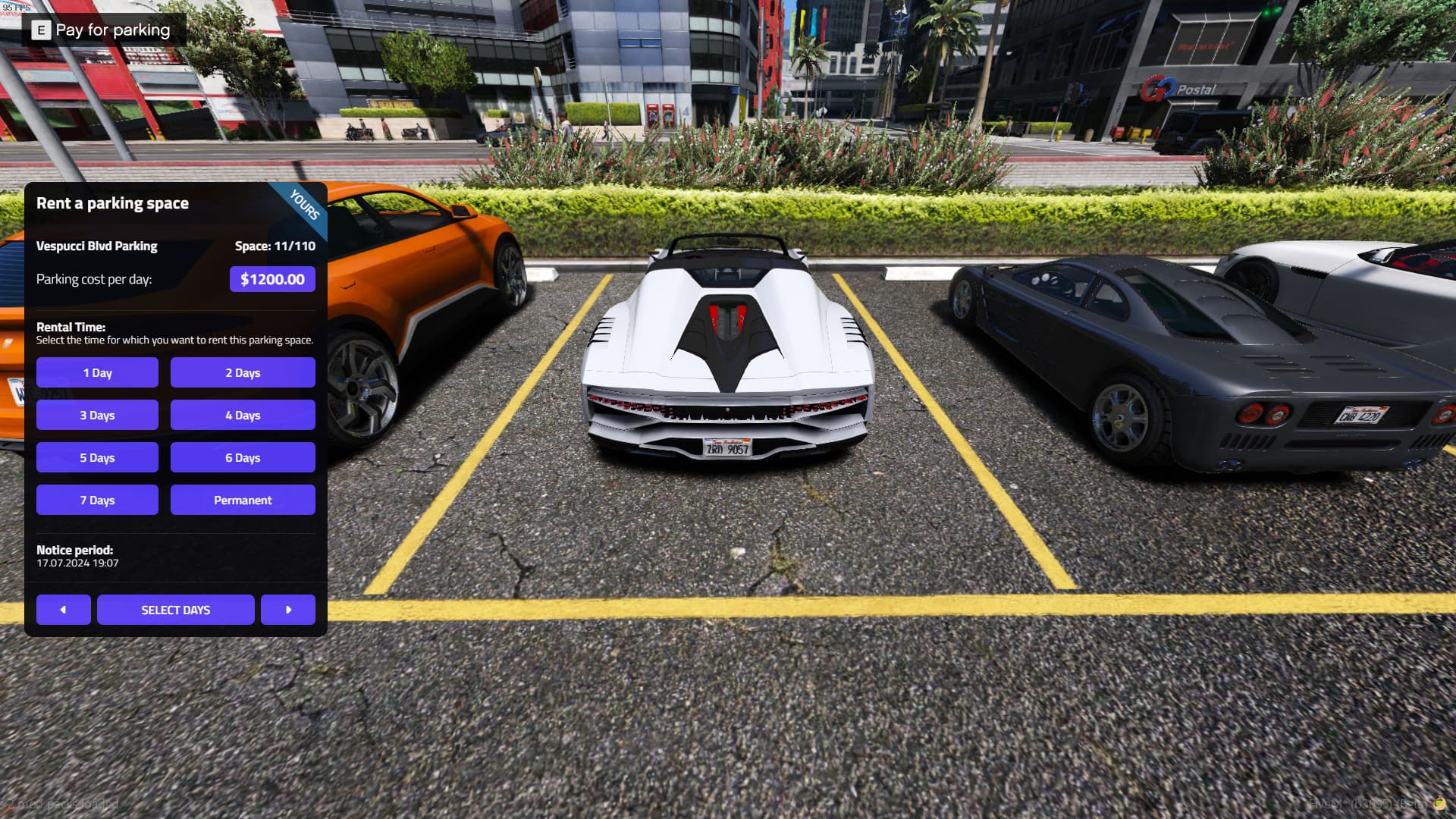Click the right arrow navigation icon
1456x819 pixels.
(x=288, y=609)
